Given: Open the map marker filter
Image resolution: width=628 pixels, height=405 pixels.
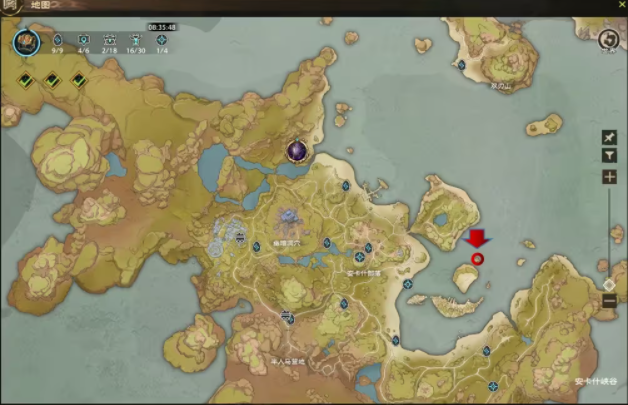Looking at the screenshot, I should (609, 156).
